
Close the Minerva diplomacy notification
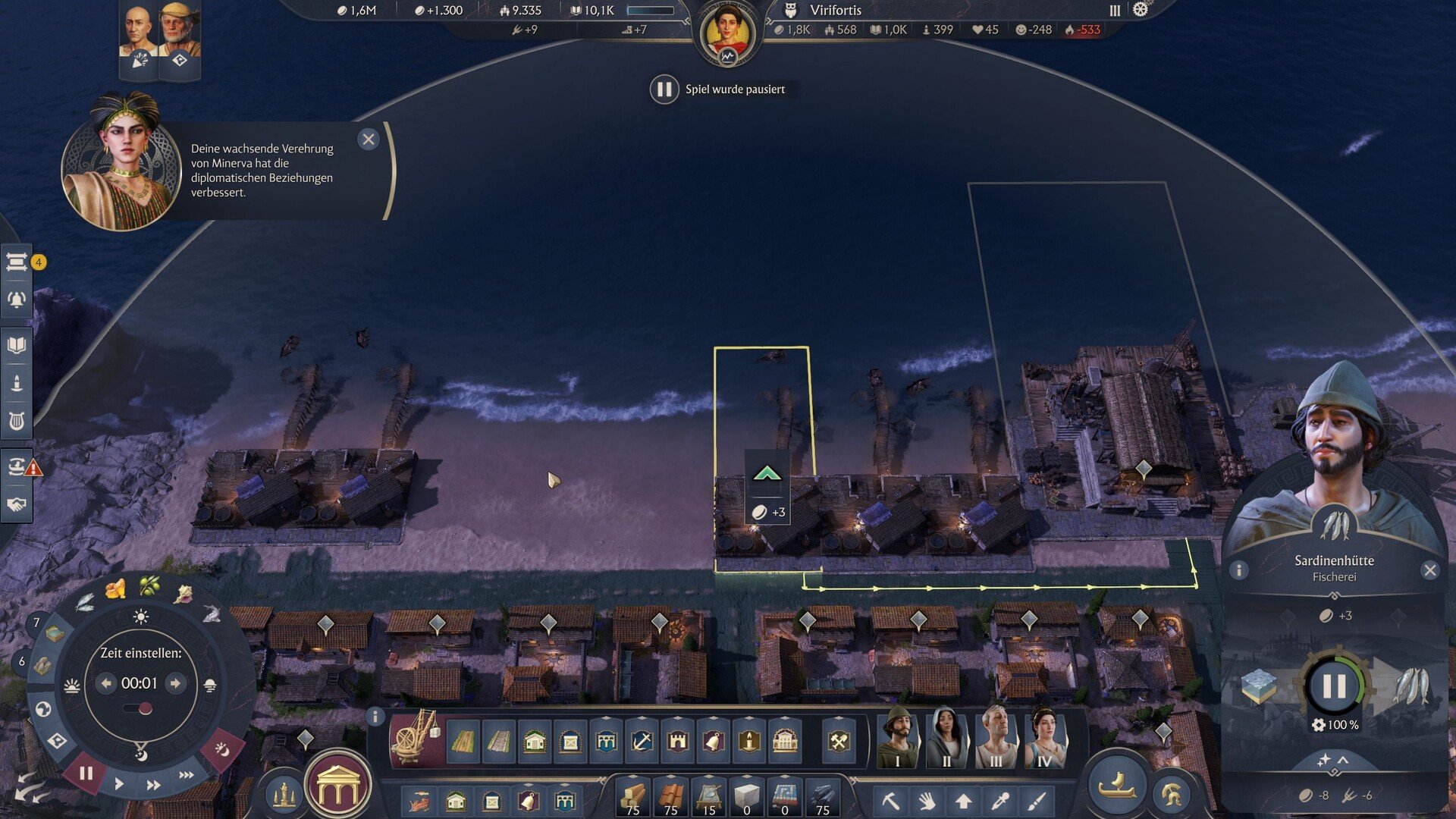pyautogui.click(x=369, y=140)
